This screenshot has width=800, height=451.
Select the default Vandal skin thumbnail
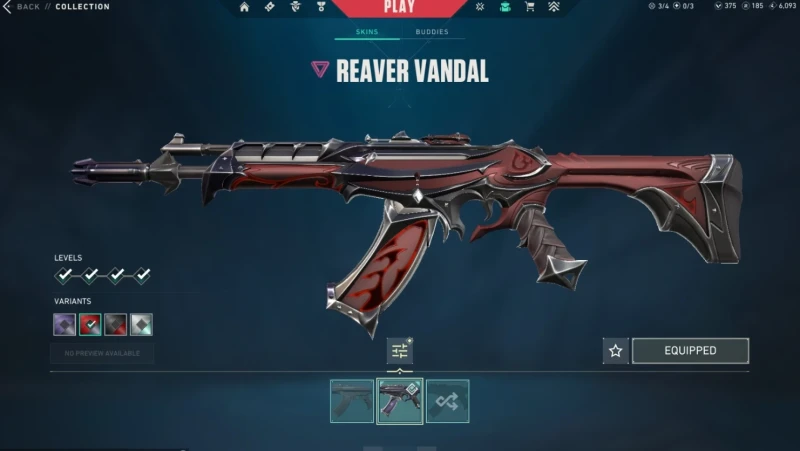pyautogui.click(x=352, y=401)
